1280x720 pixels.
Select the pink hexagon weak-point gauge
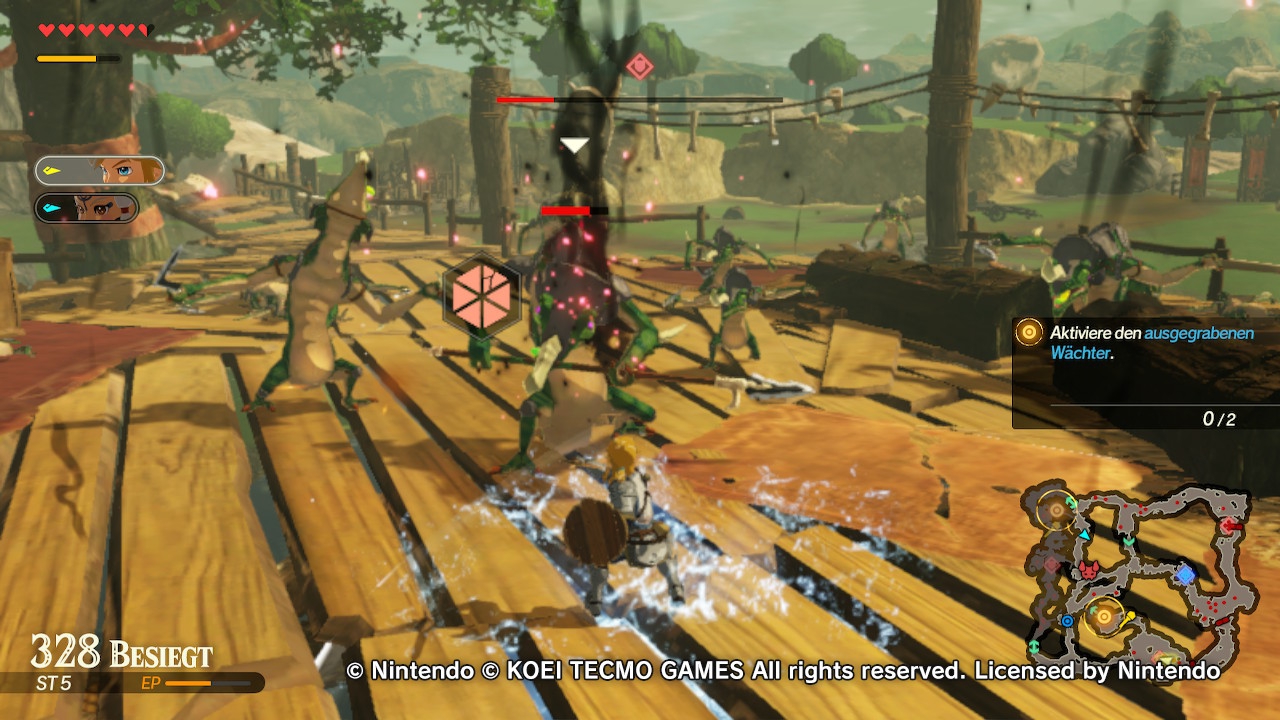click(x=483, y=295)
